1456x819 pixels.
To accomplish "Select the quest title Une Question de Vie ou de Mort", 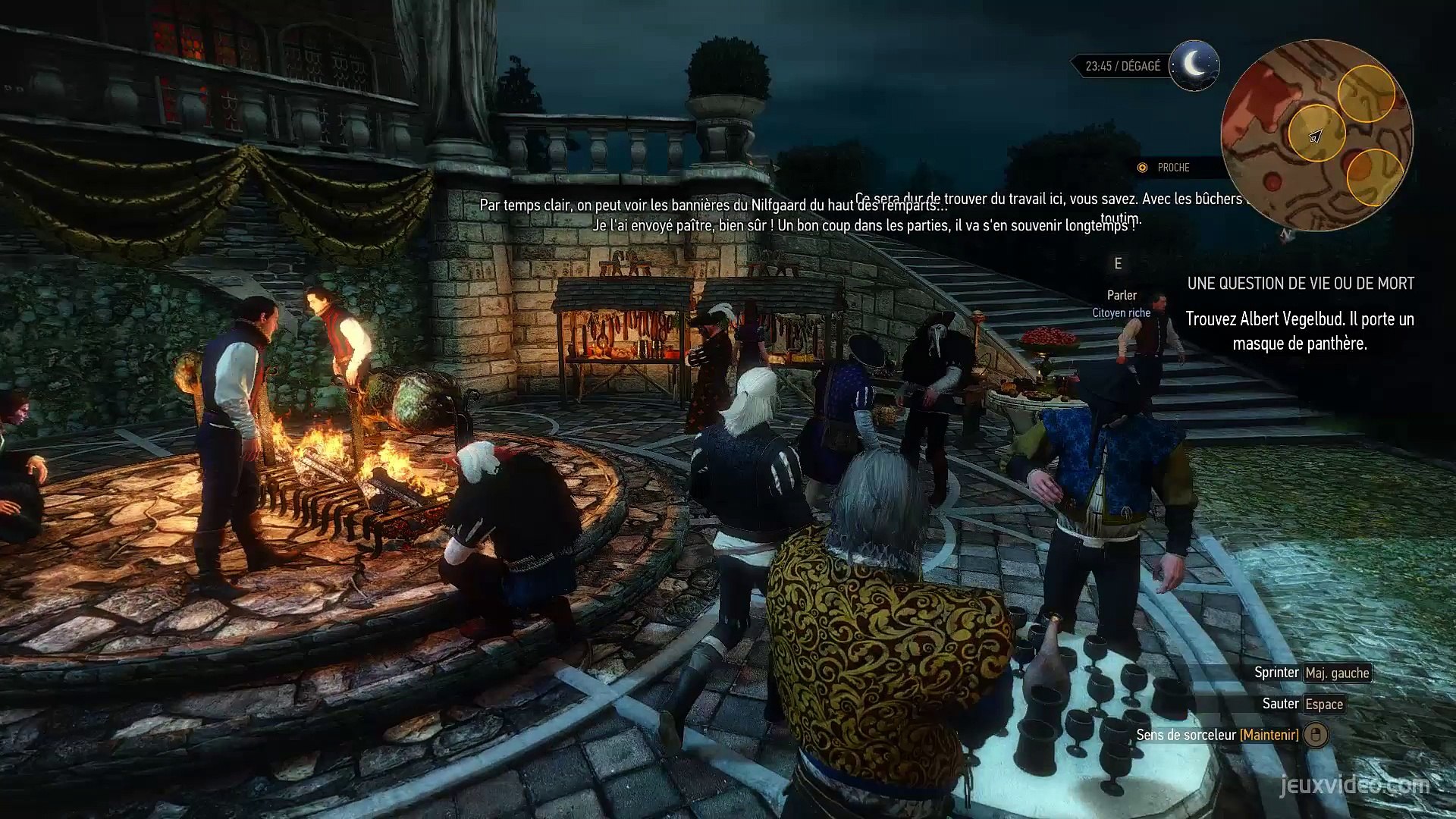I will (x=1300, y=284).
